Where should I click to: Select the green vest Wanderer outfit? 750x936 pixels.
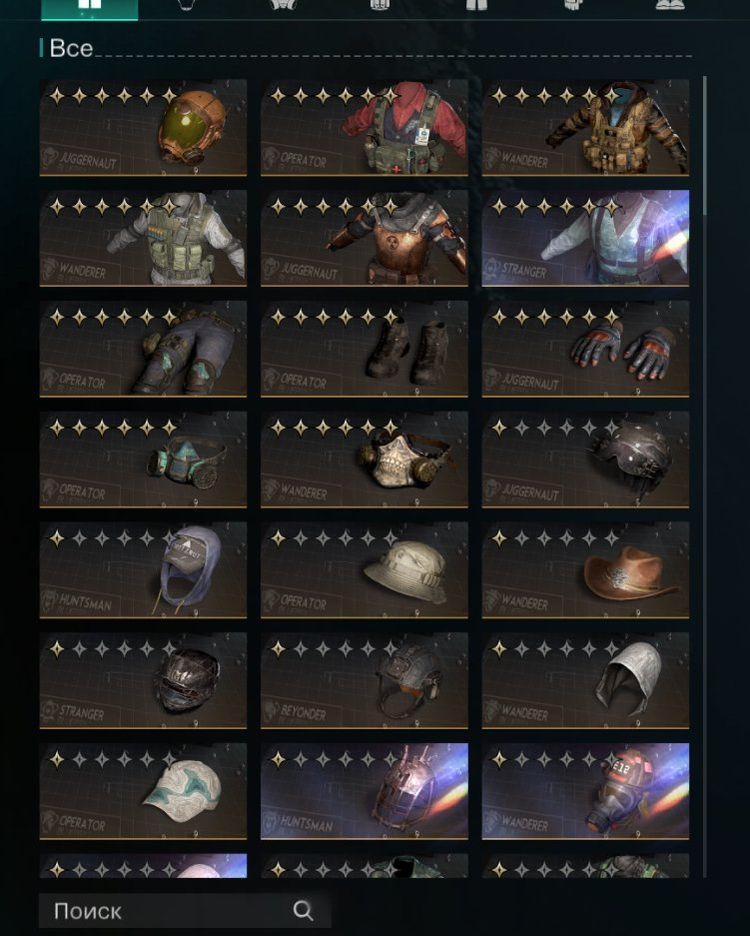pyautogui.click(x=143, y=238)
